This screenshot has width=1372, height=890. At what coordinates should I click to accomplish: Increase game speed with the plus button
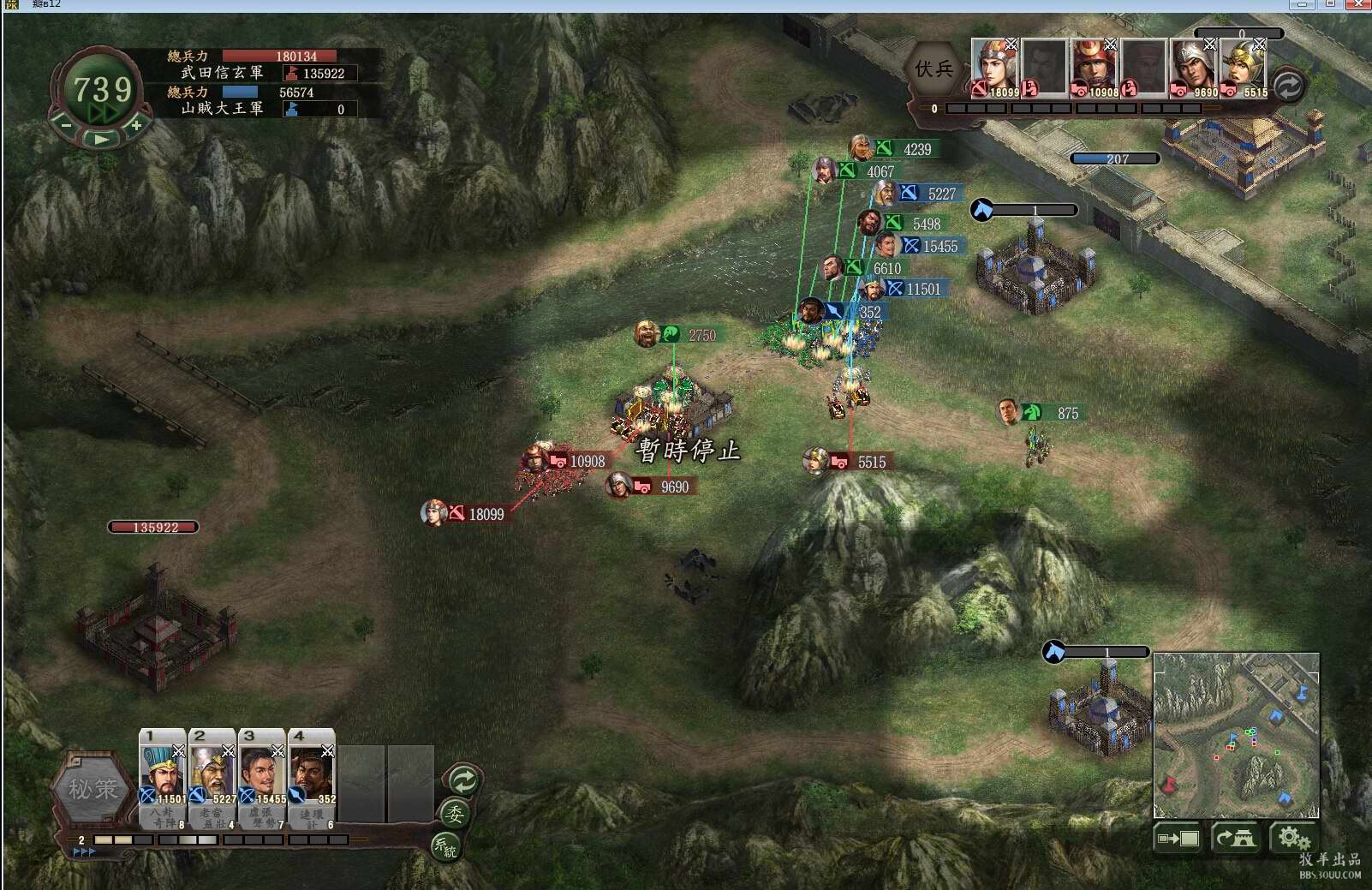135,125
